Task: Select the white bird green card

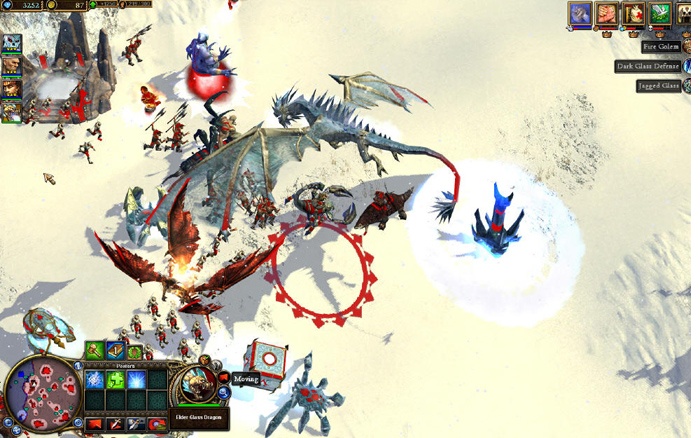Action: click(x=659, y=14)
